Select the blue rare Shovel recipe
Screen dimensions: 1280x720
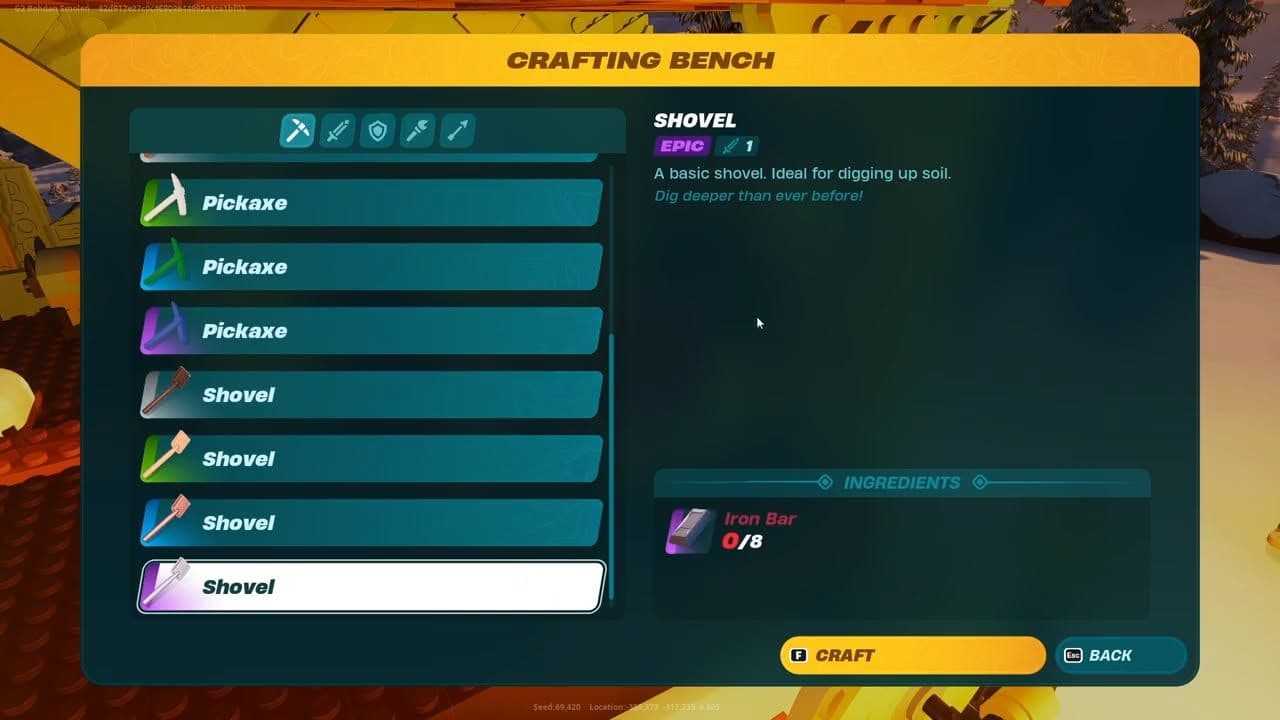click(x=370, y=522)
